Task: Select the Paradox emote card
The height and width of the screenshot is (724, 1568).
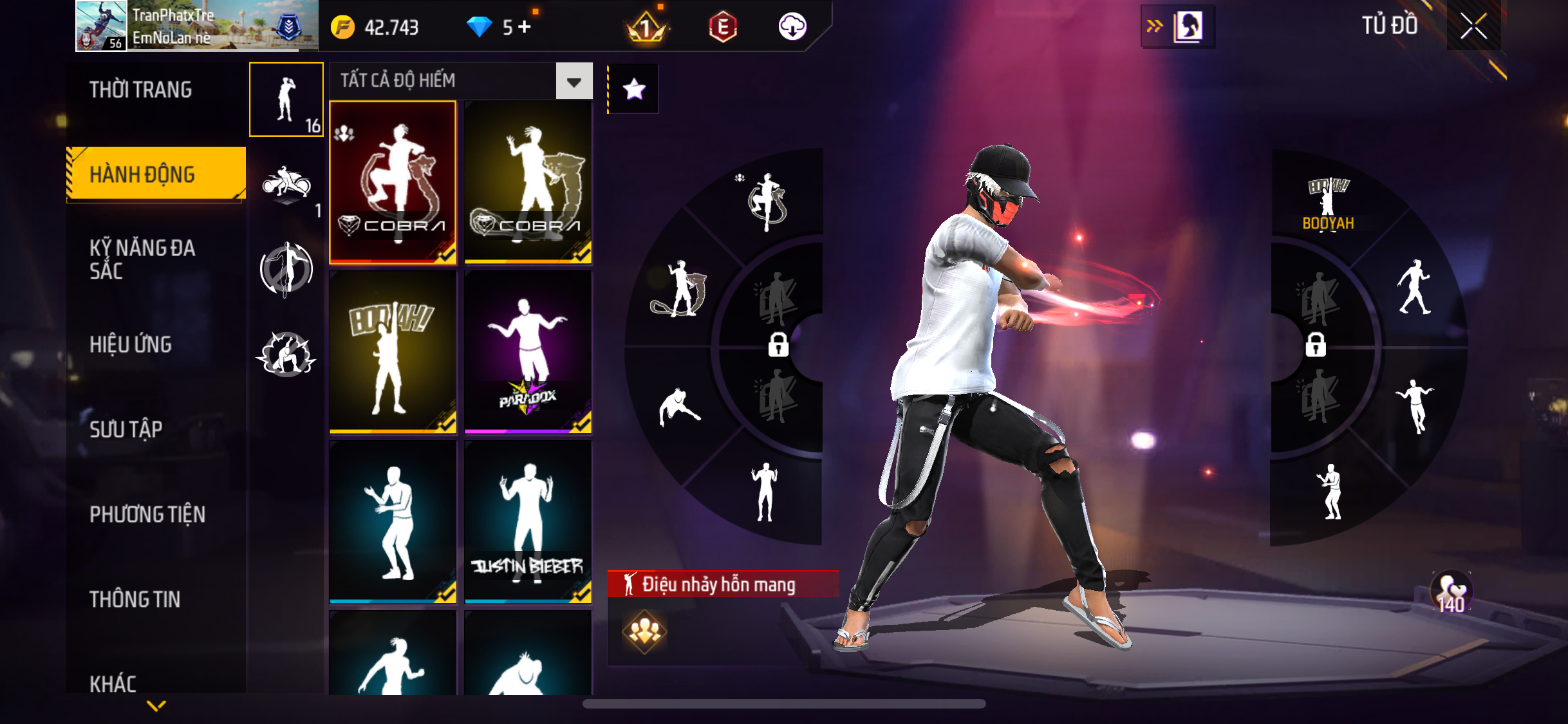Action: 528,351
